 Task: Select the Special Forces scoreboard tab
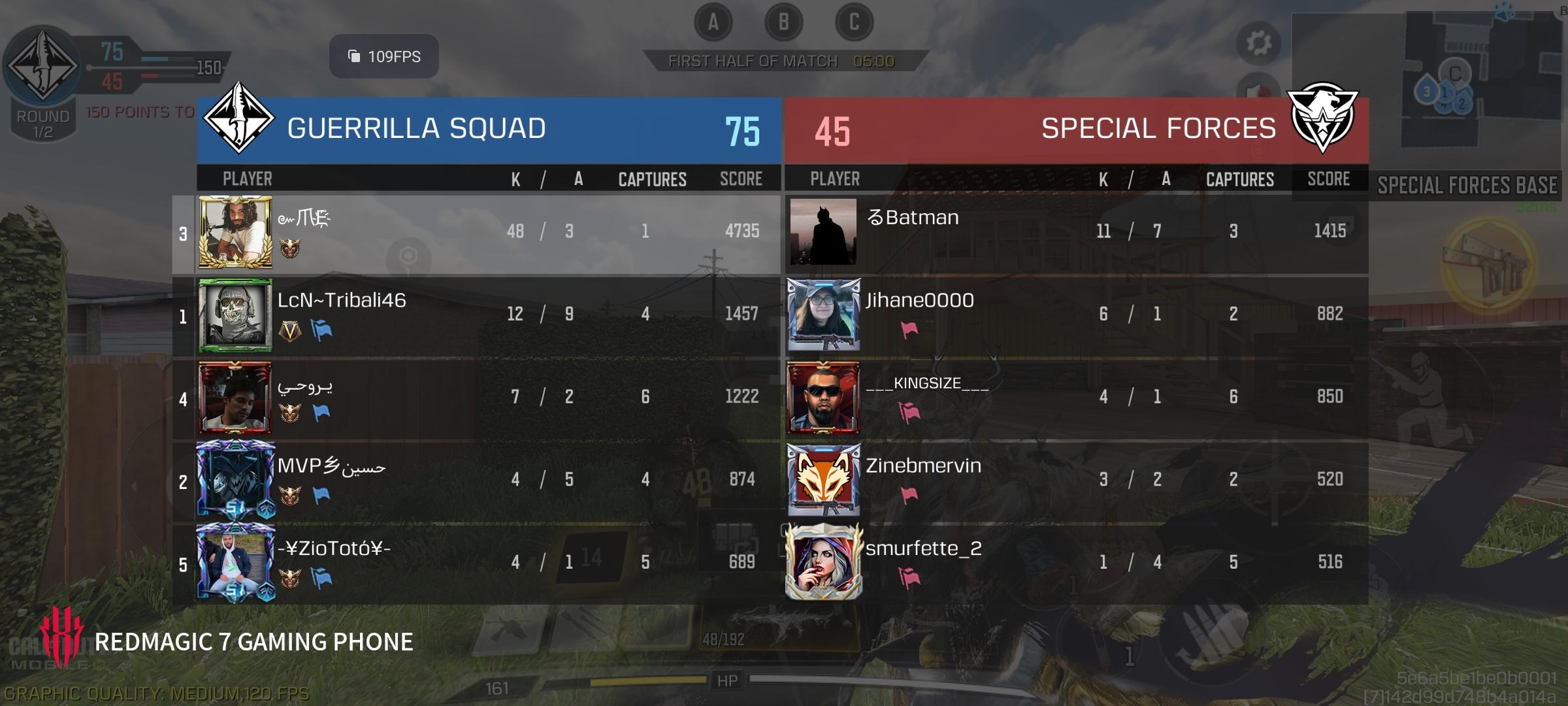tap(1160, 128)
